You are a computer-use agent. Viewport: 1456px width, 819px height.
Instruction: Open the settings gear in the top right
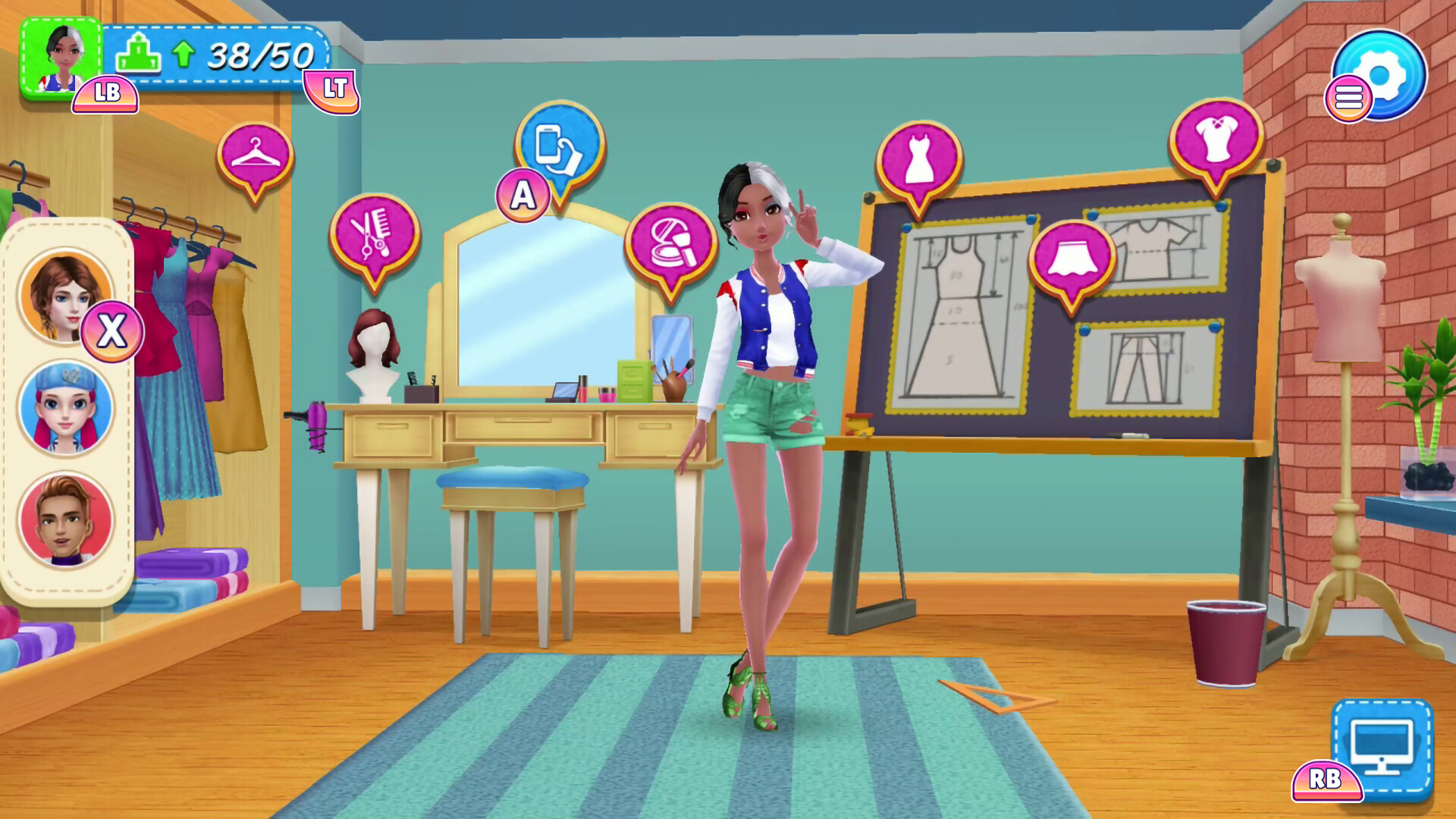1381,73
